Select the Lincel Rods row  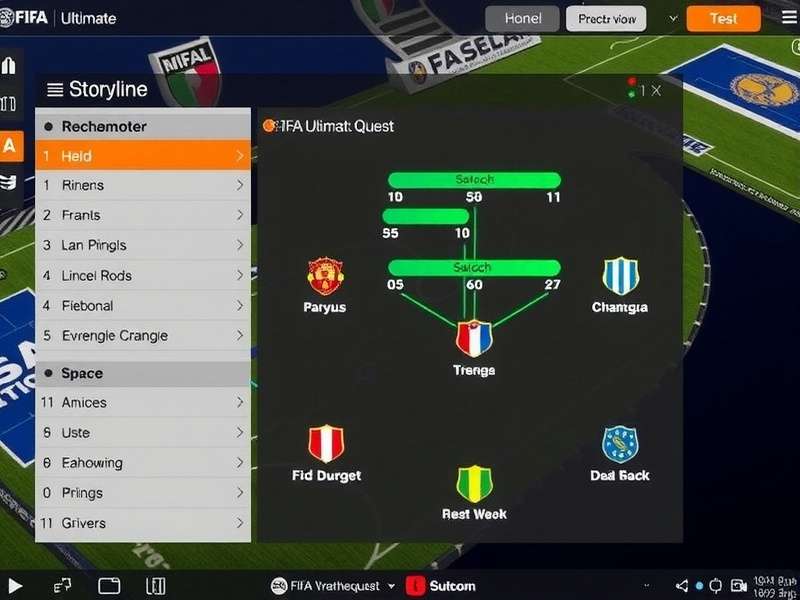click(142, 275)
